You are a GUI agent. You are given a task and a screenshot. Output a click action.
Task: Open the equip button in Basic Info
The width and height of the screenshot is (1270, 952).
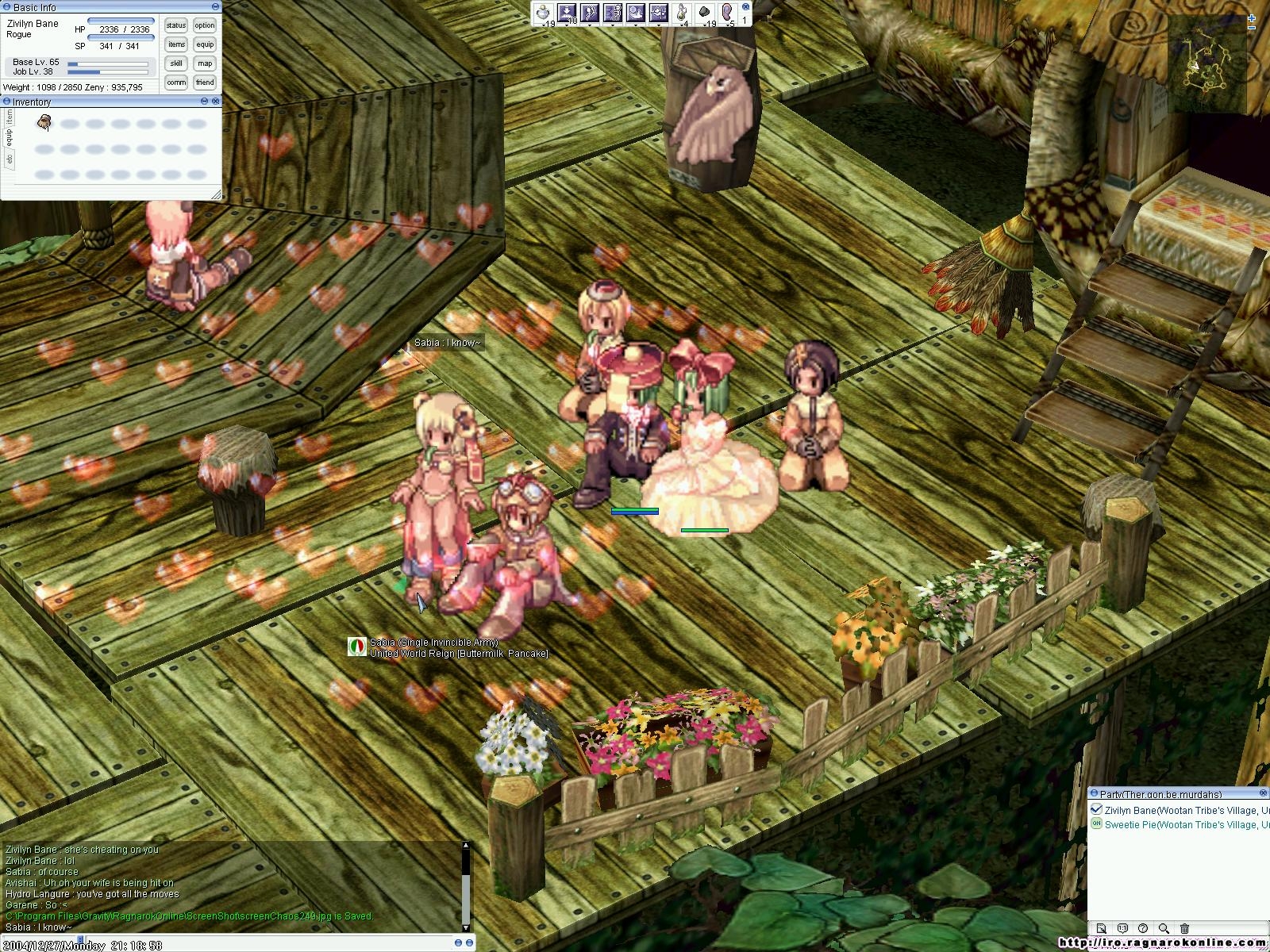tap(205, 44)
